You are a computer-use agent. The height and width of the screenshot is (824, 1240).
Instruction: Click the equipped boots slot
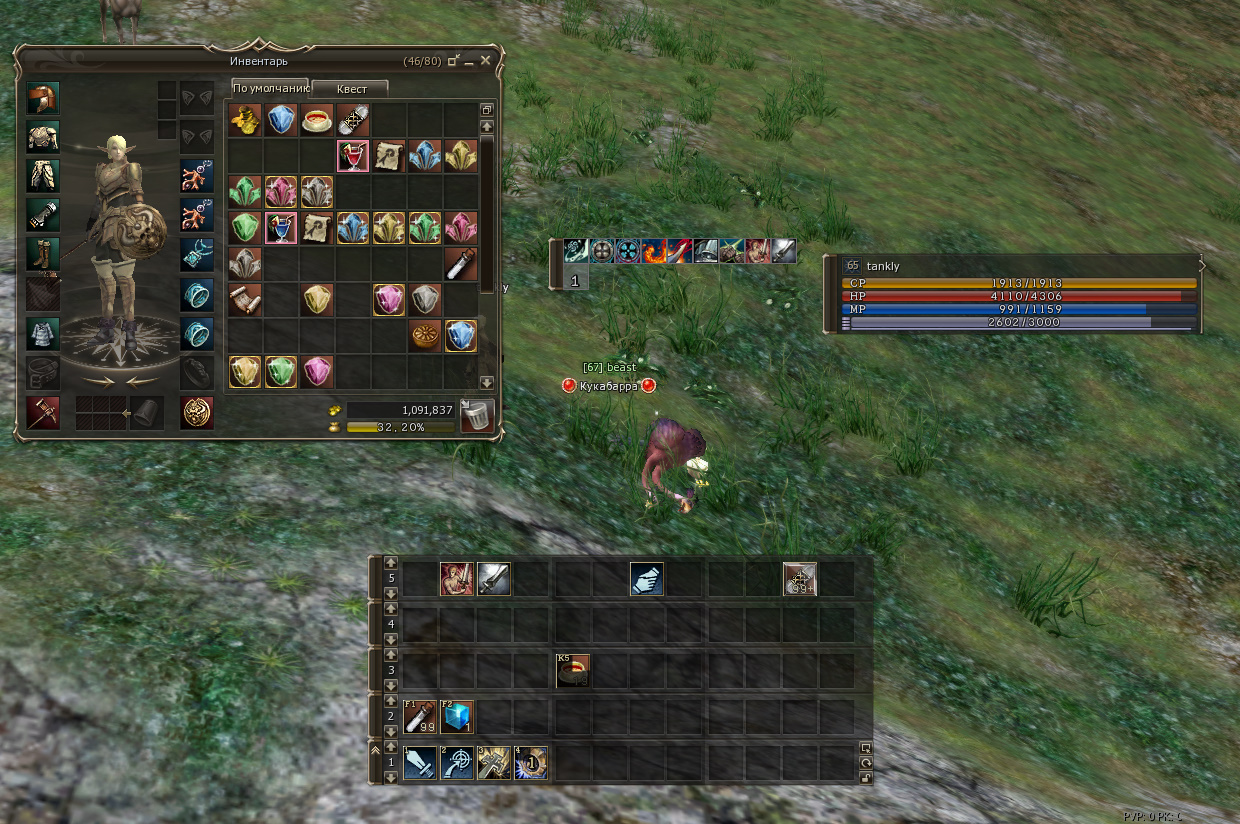pyautogui.click(x=43, y=254)
